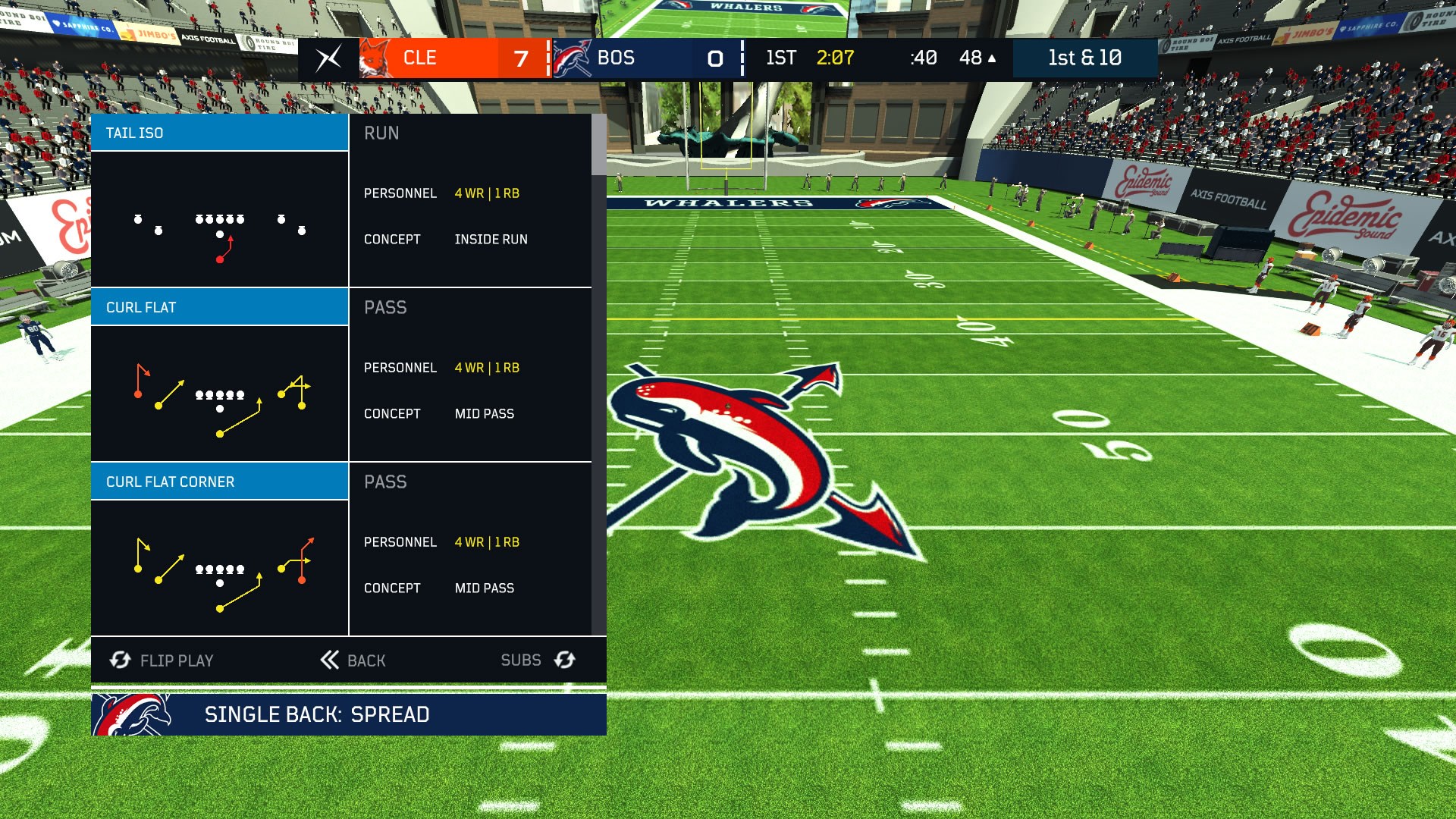Click the Back double-chevron icon
Screen dimensions: 1456x819
click(328, 660)
